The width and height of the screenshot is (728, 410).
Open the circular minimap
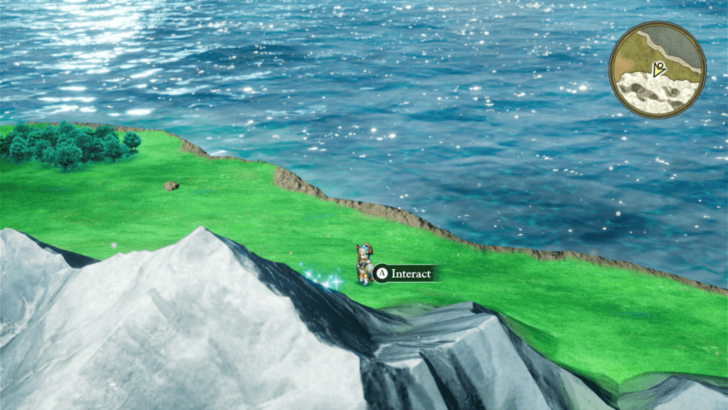pos(657,70)
